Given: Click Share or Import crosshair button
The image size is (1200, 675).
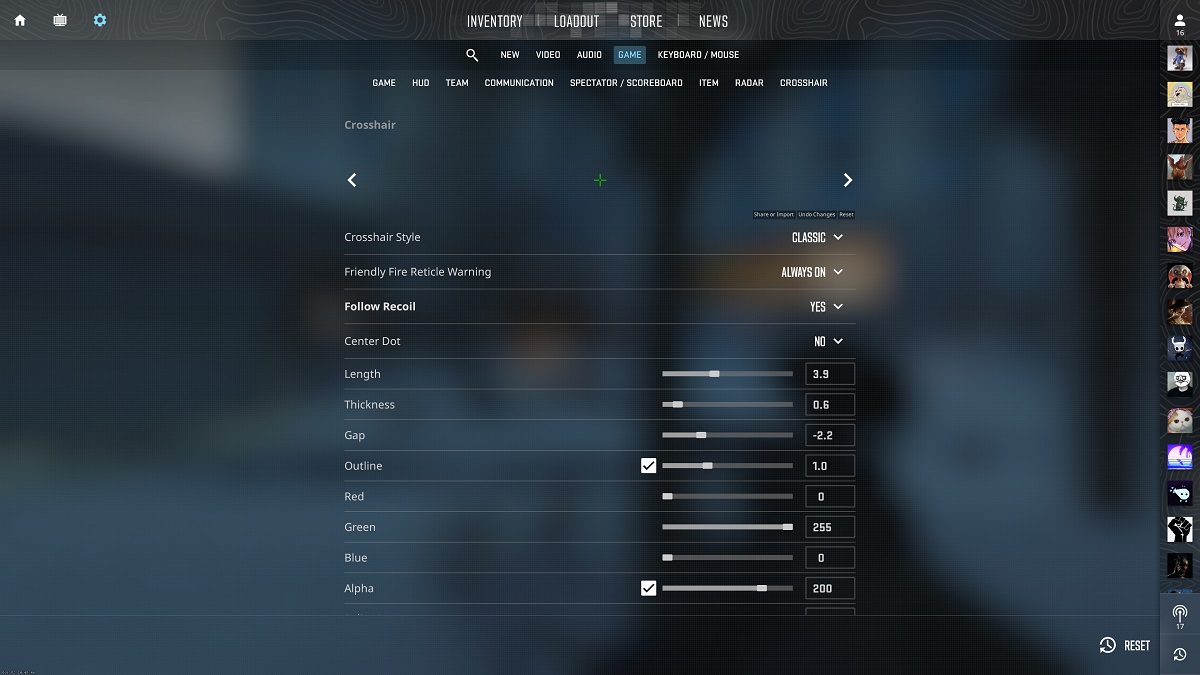Looking at the screenshot, I should [x=773, y=215].
